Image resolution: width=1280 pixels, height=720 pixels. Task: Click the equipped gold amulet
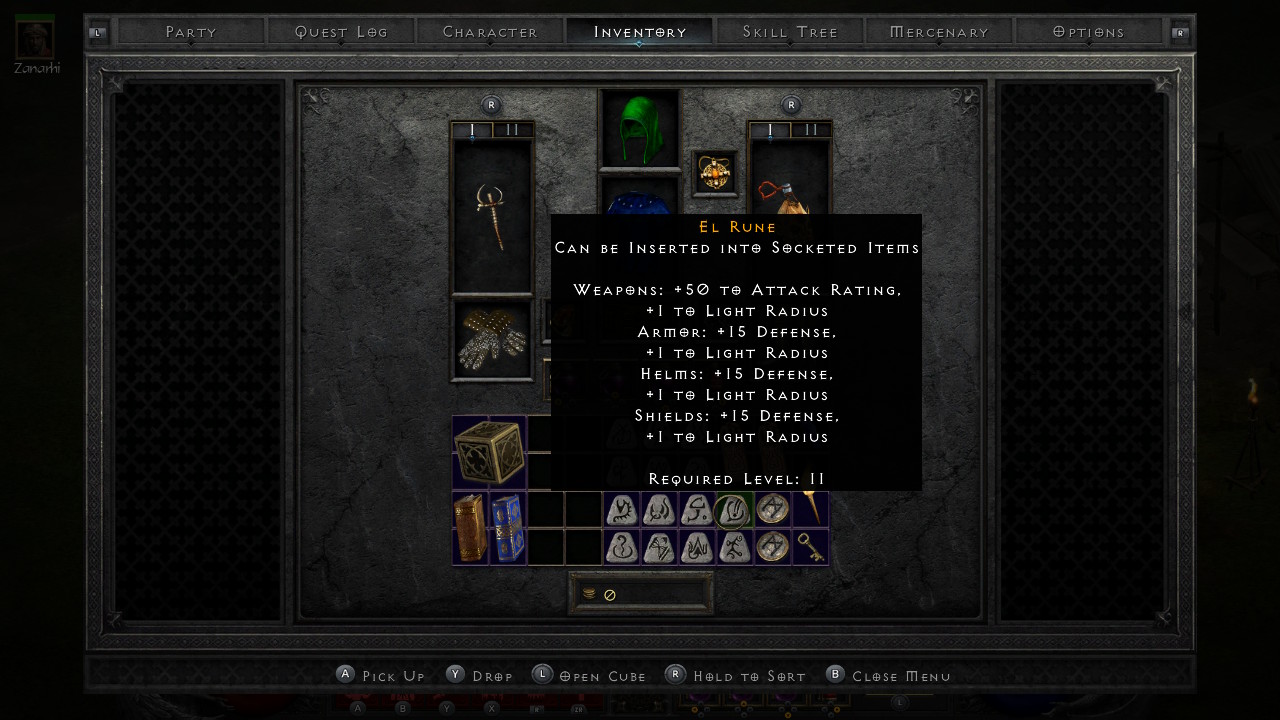pos(714,173)
